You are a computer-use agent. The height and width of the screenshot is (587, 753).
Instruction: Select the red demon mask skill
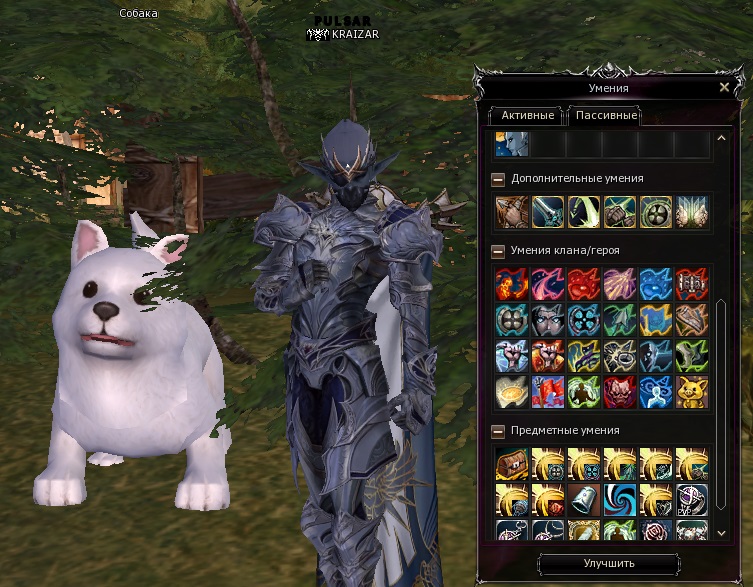(x=619, y=391)
